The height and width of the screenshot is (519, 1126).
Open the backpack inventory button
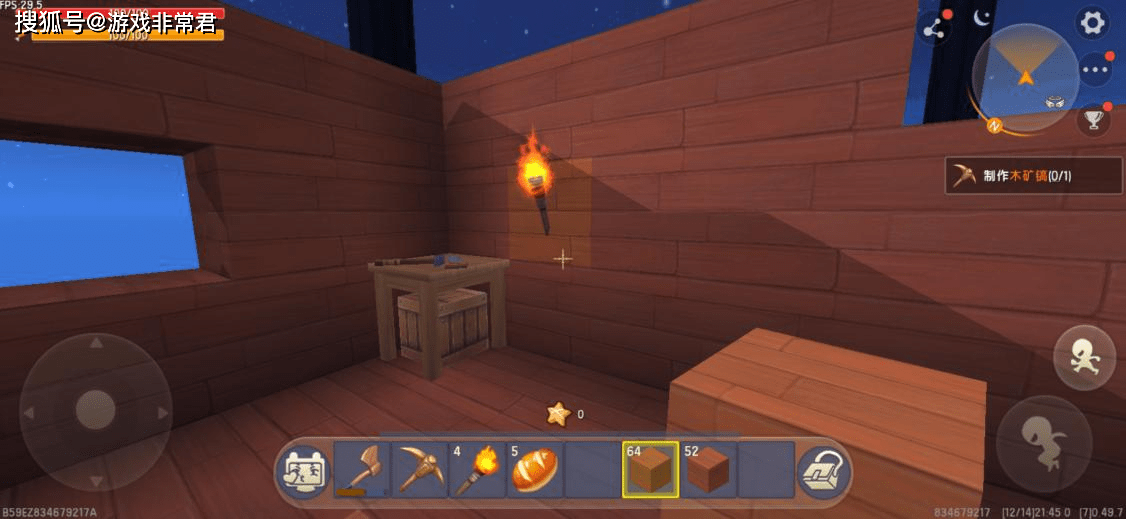[x=823, y=469]
